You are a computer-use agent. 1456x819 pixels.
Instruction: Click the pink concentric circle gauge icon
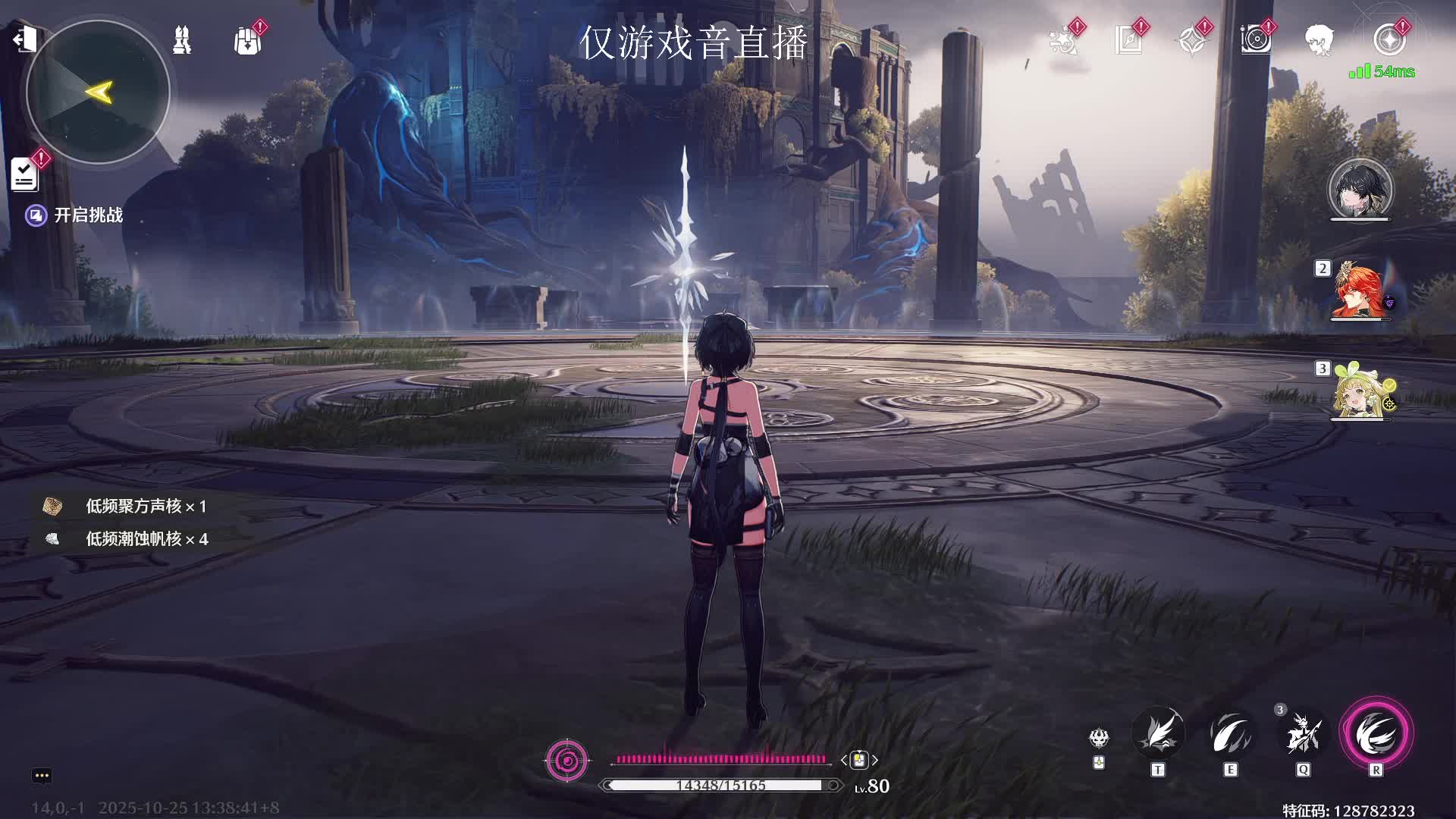coord(566,760)
